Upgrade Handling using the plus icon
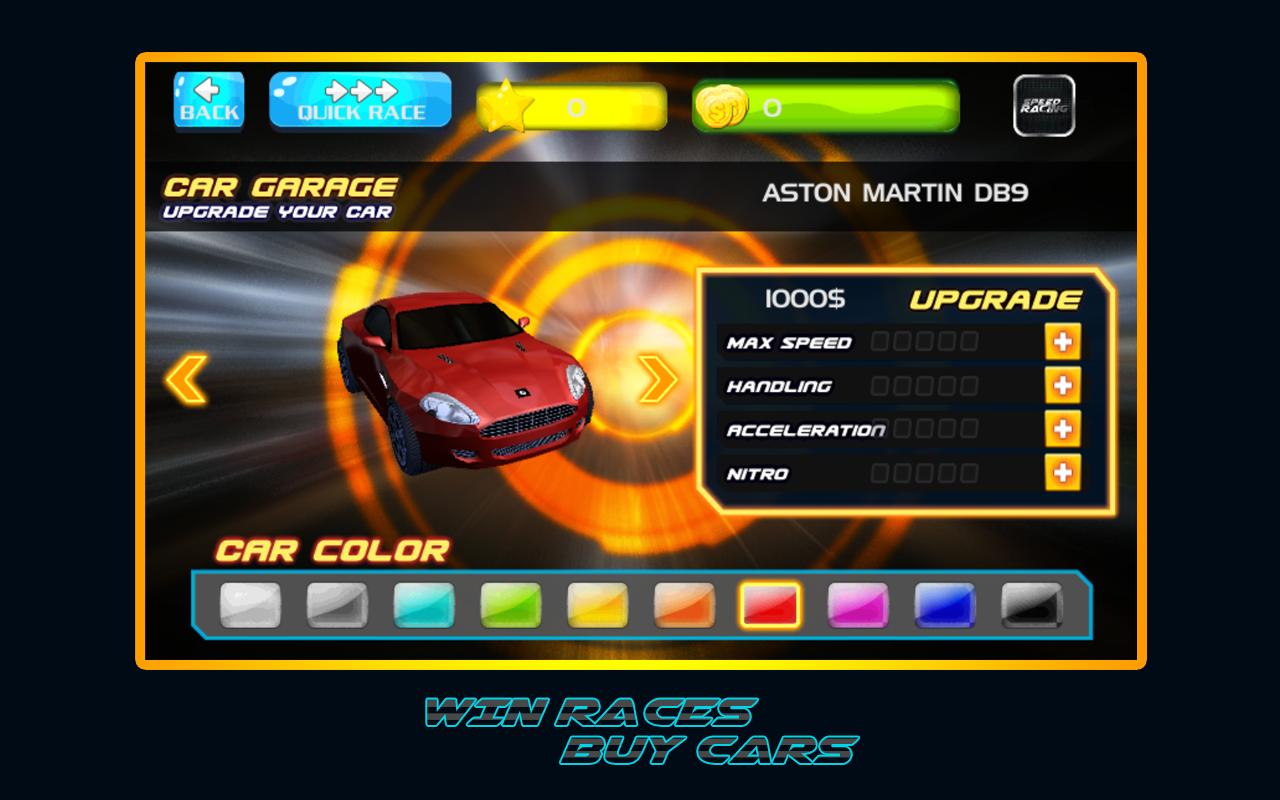This screenshot has width=1280, height=800. click(x=1062, y=385)
